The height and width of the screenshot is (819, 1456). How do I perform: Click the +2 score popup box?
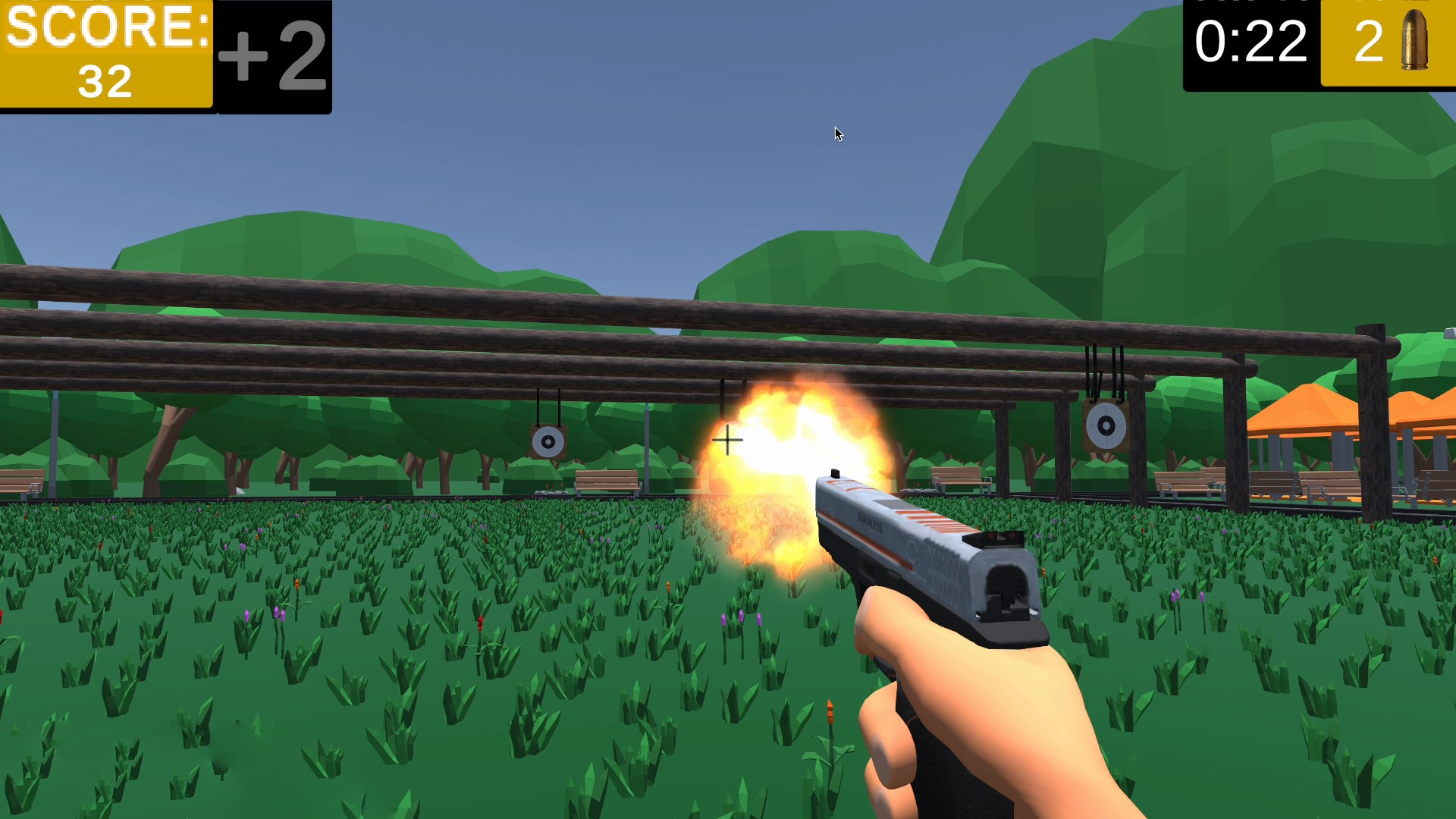pos(273,53)
